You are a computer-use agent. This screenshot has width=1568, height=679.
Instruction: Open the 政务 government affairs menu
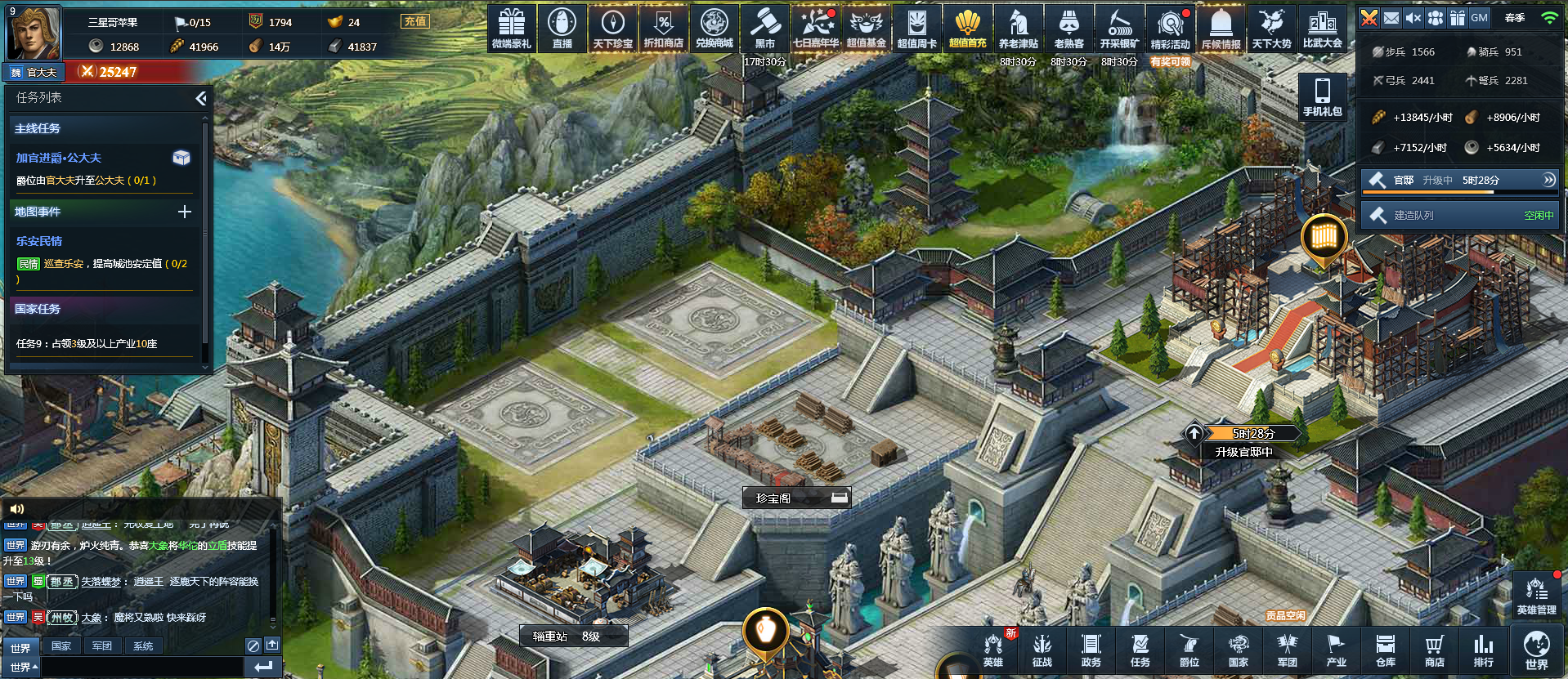[x=1091, y=650]
